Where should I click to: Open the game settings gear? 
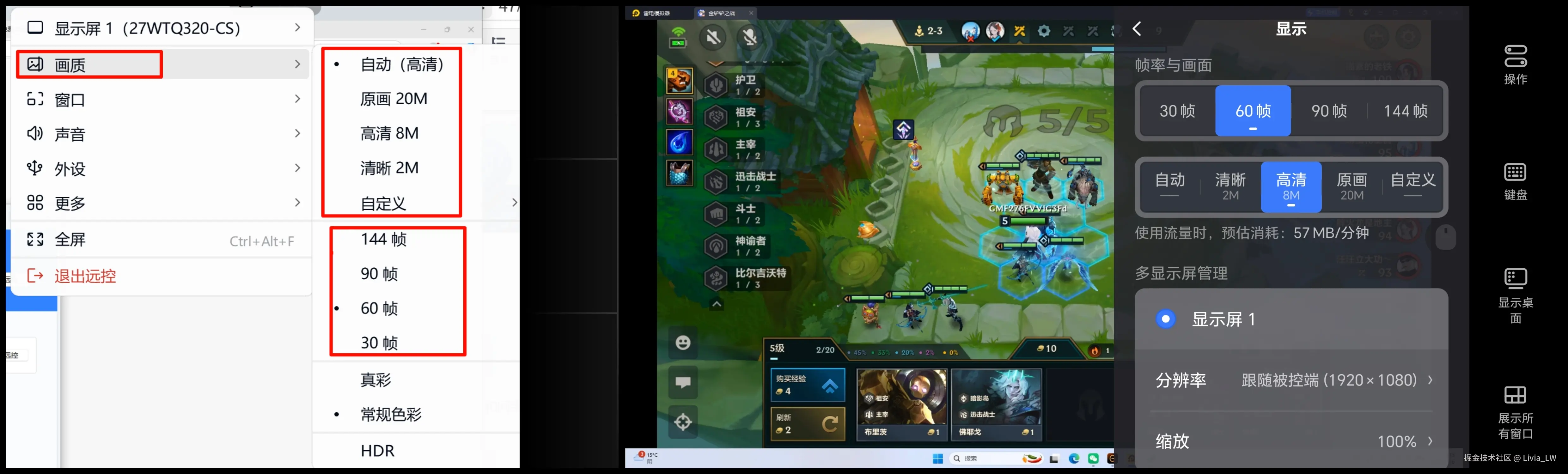tap(1044, 31)
